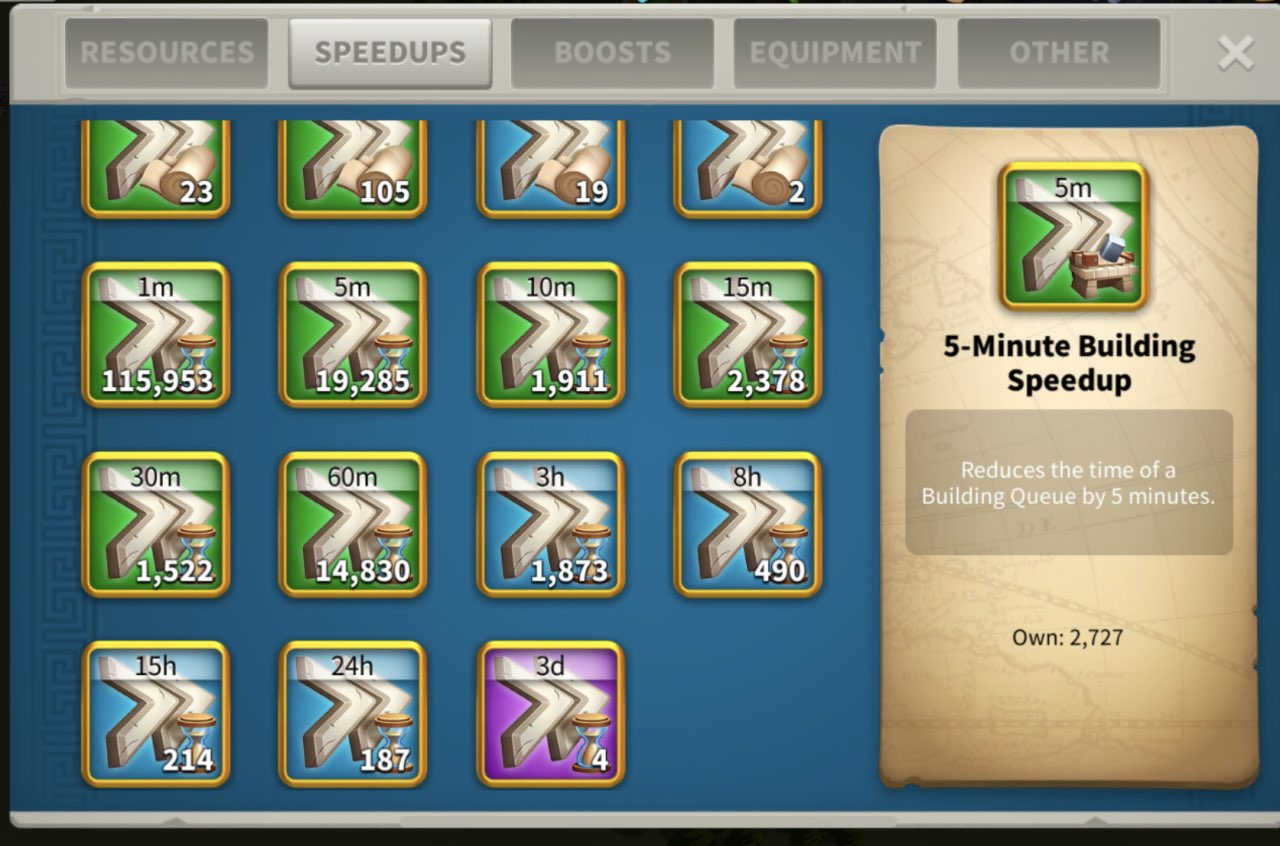
Task: Click the speedup item showing 23 owned
Action: (156, 168)
